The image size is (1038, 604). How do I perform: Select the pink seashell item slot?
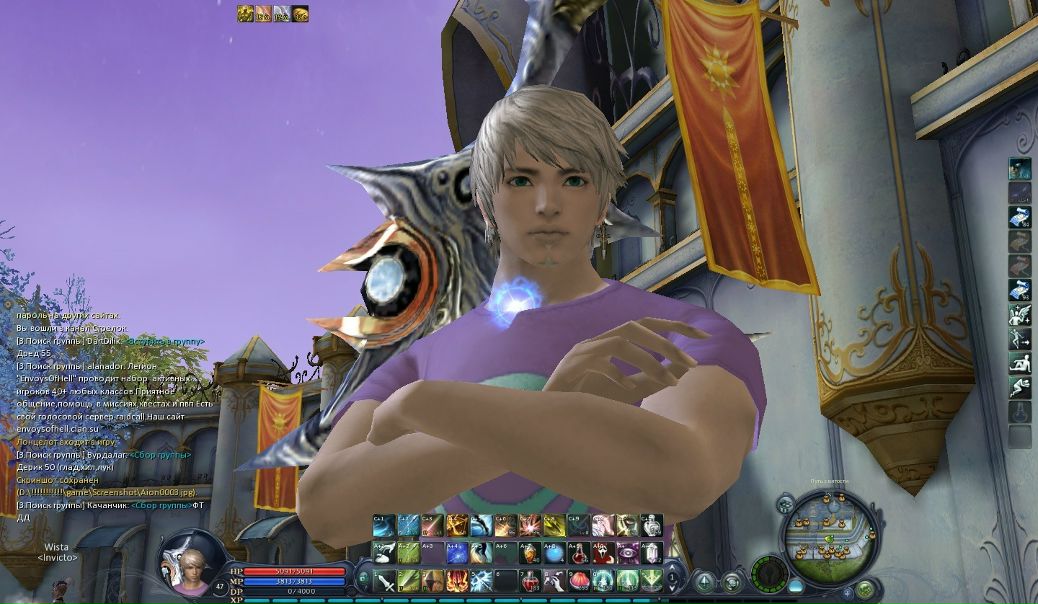(578, 580)
